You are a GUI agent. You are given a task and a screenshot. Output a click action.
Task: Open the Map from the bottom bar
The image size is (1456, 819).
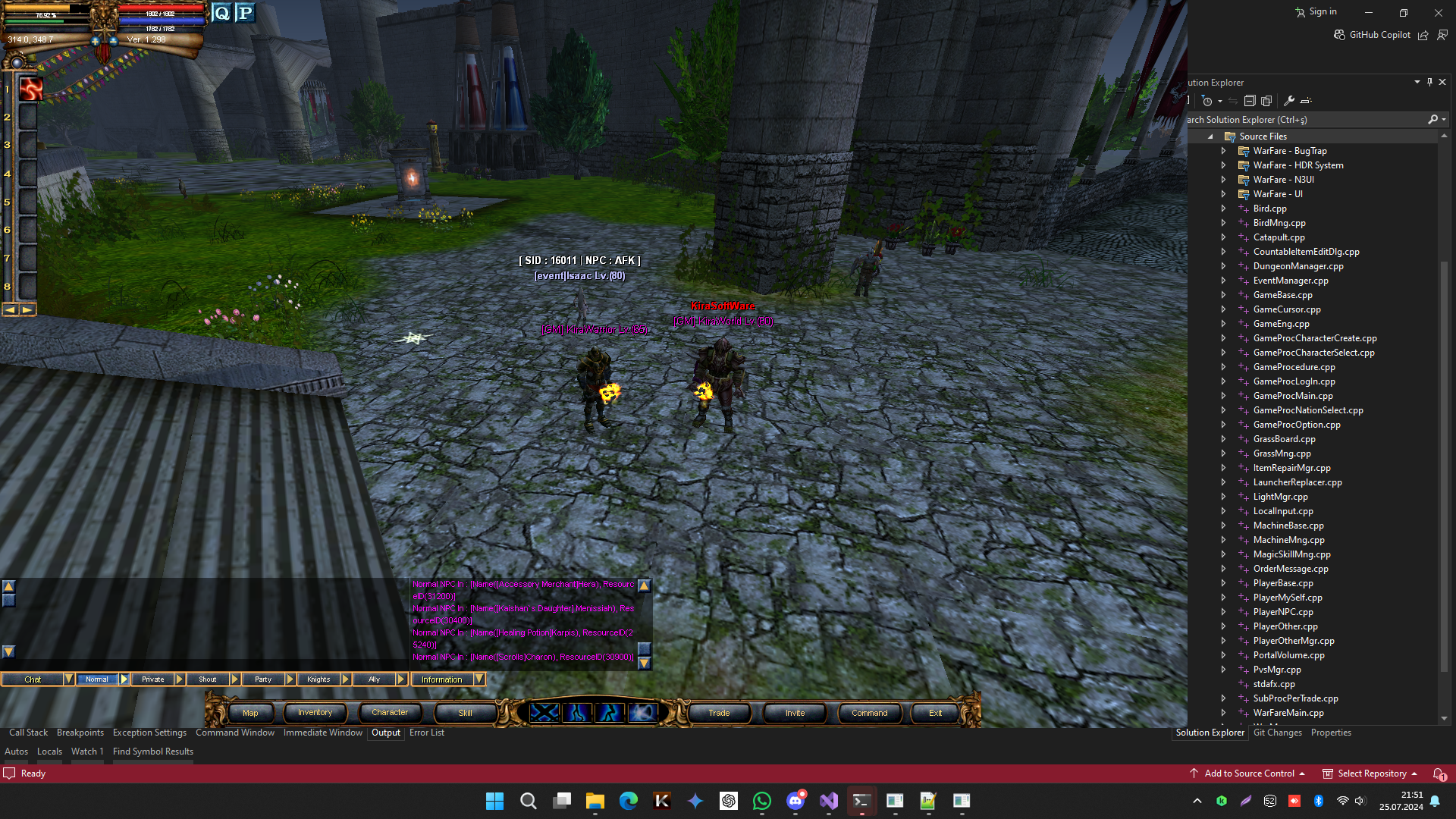[x=250, y=713]
